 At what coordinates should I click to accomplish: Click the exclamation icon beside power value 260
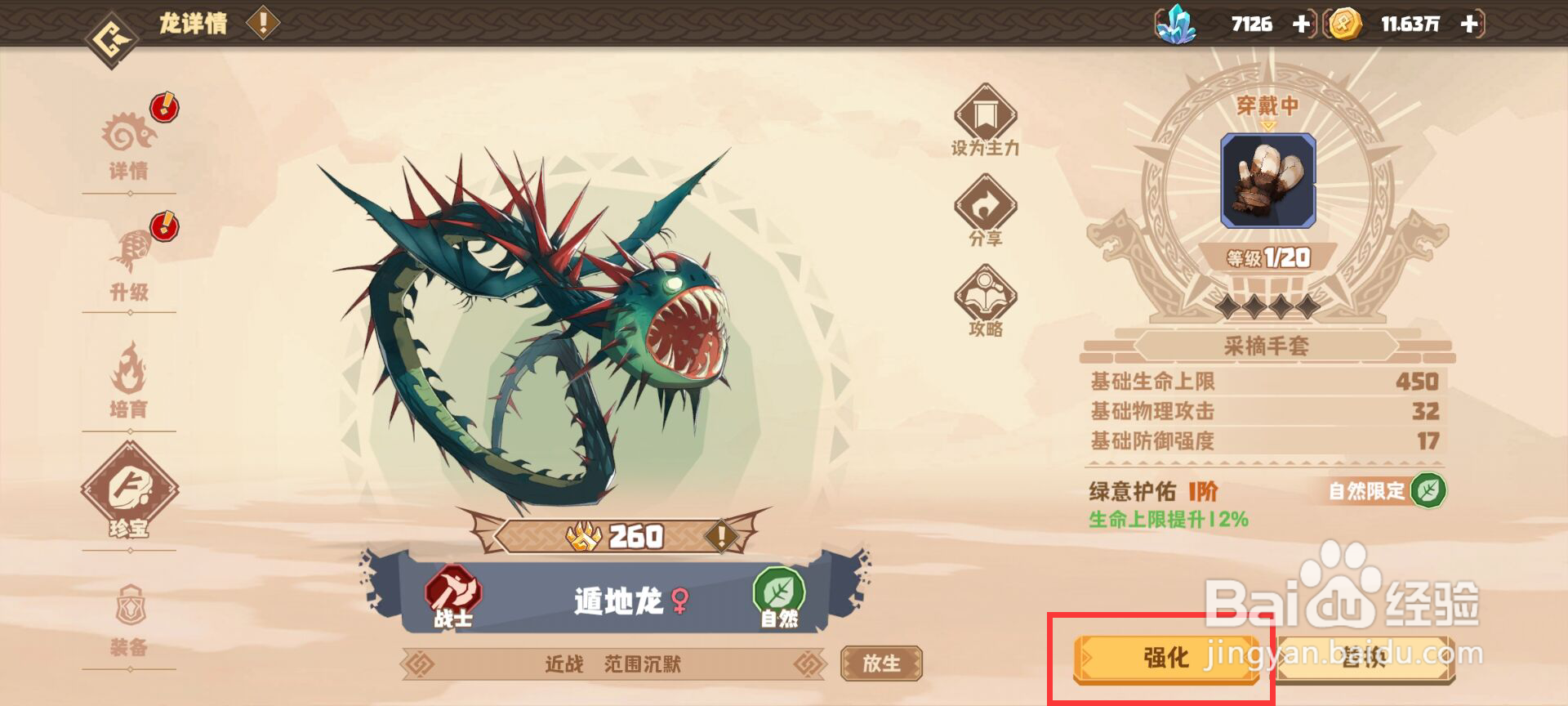coord(720,535)
